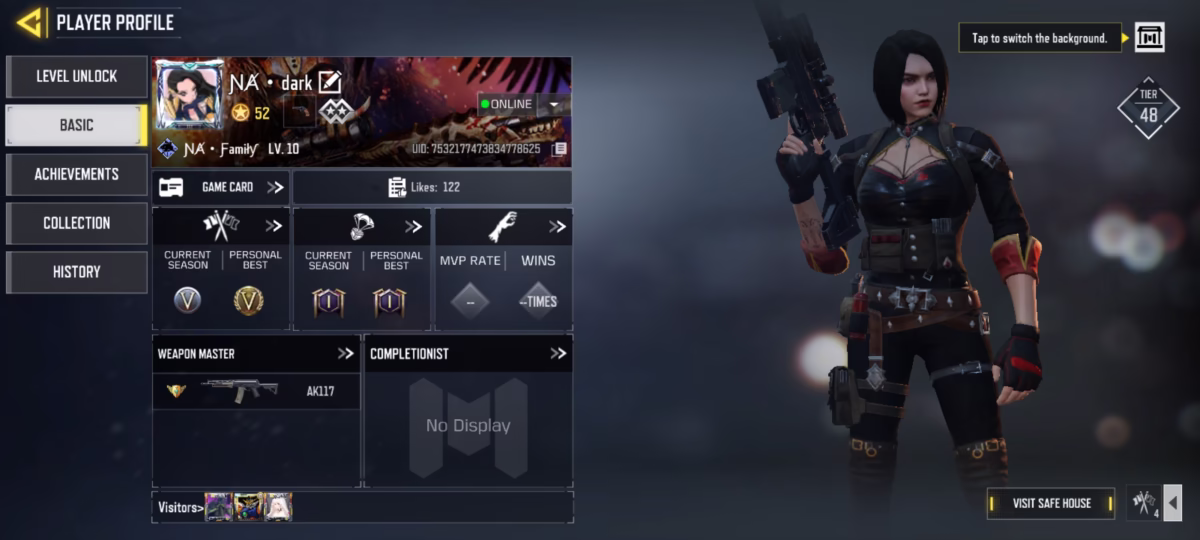Tap the Likes counter bar

[432, 187]
